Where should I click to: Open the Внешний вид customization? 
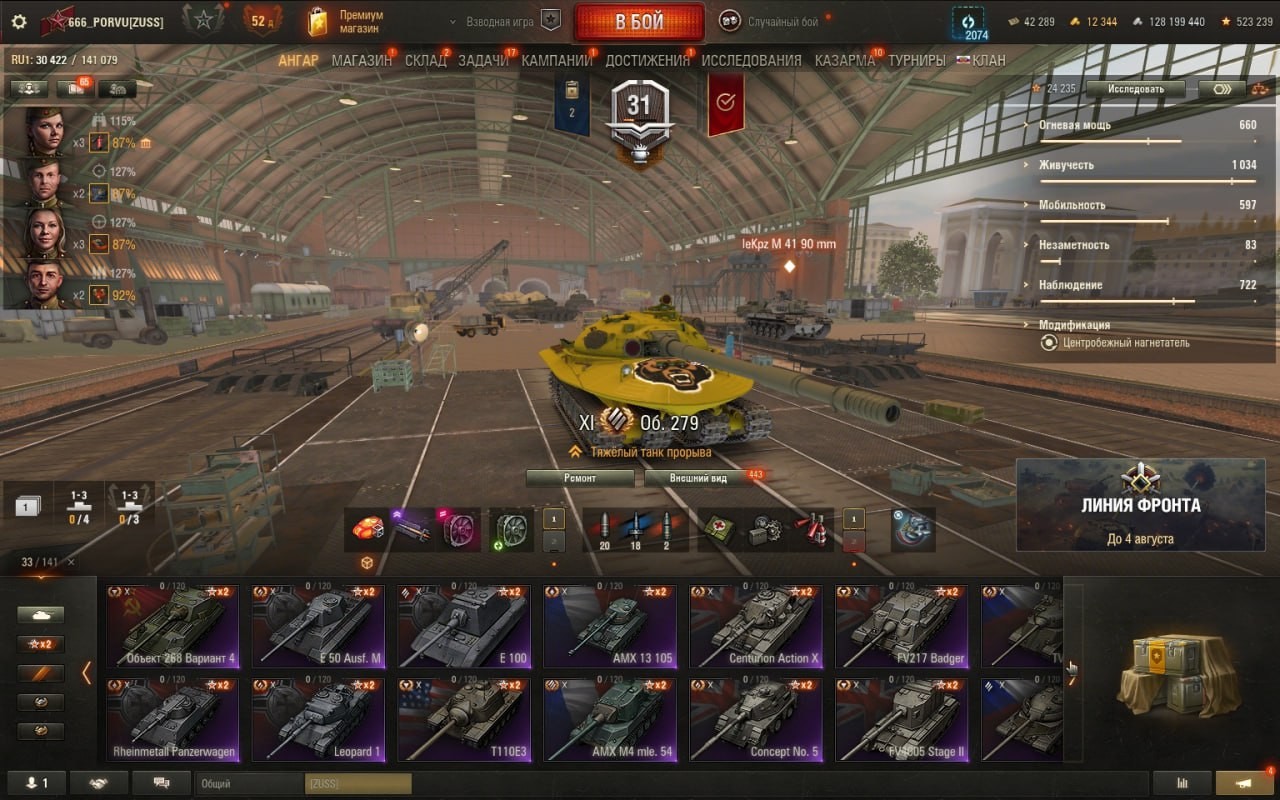[x=699, y=478]
